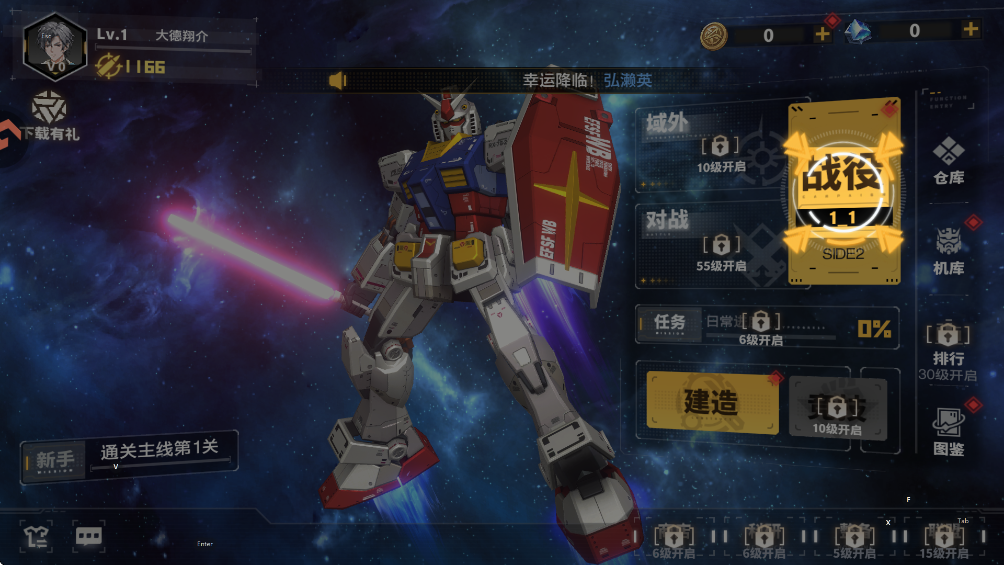Open the chat bubble icon
Image resolution: width=1004 pixels, height=565 pixels.
89,536
